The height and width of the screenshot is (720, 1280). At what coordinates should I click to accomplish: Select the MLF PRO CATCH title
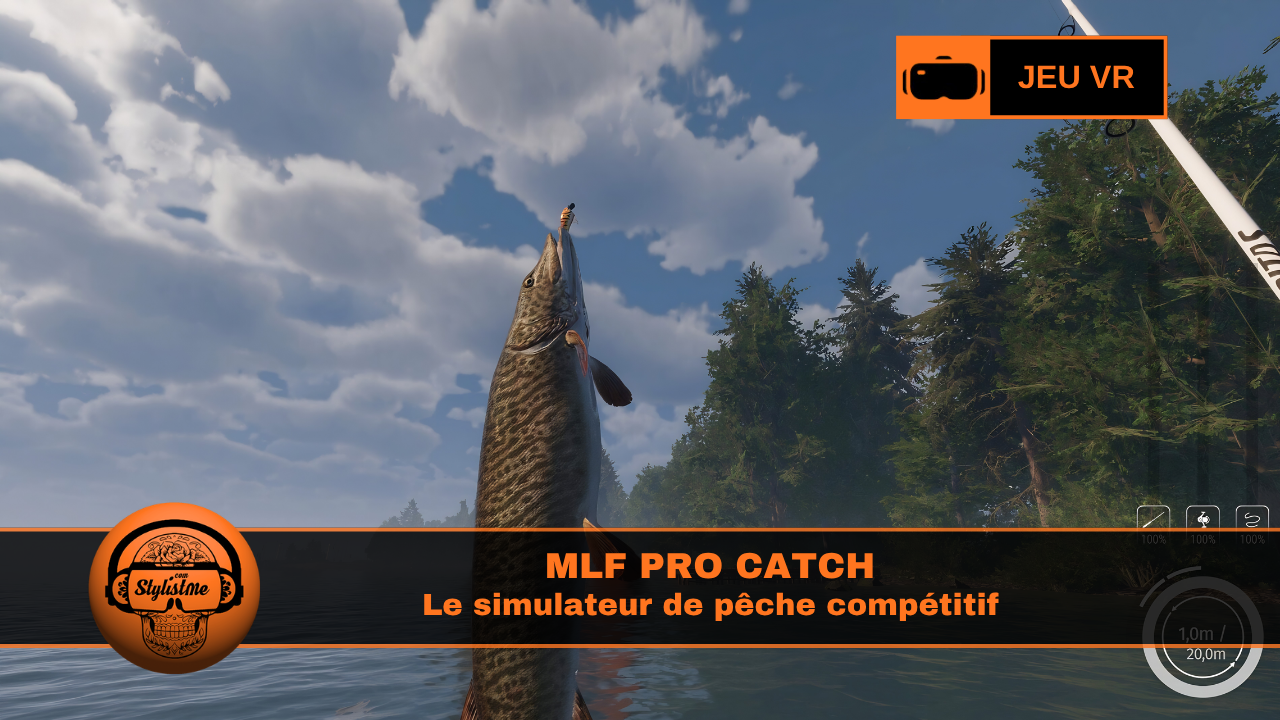click(711, 565)
